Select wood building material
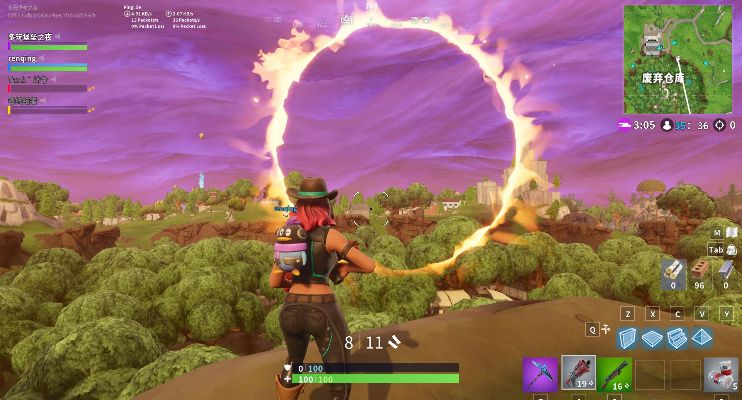This screenshot has width=742, height=400. coord(674,269)
